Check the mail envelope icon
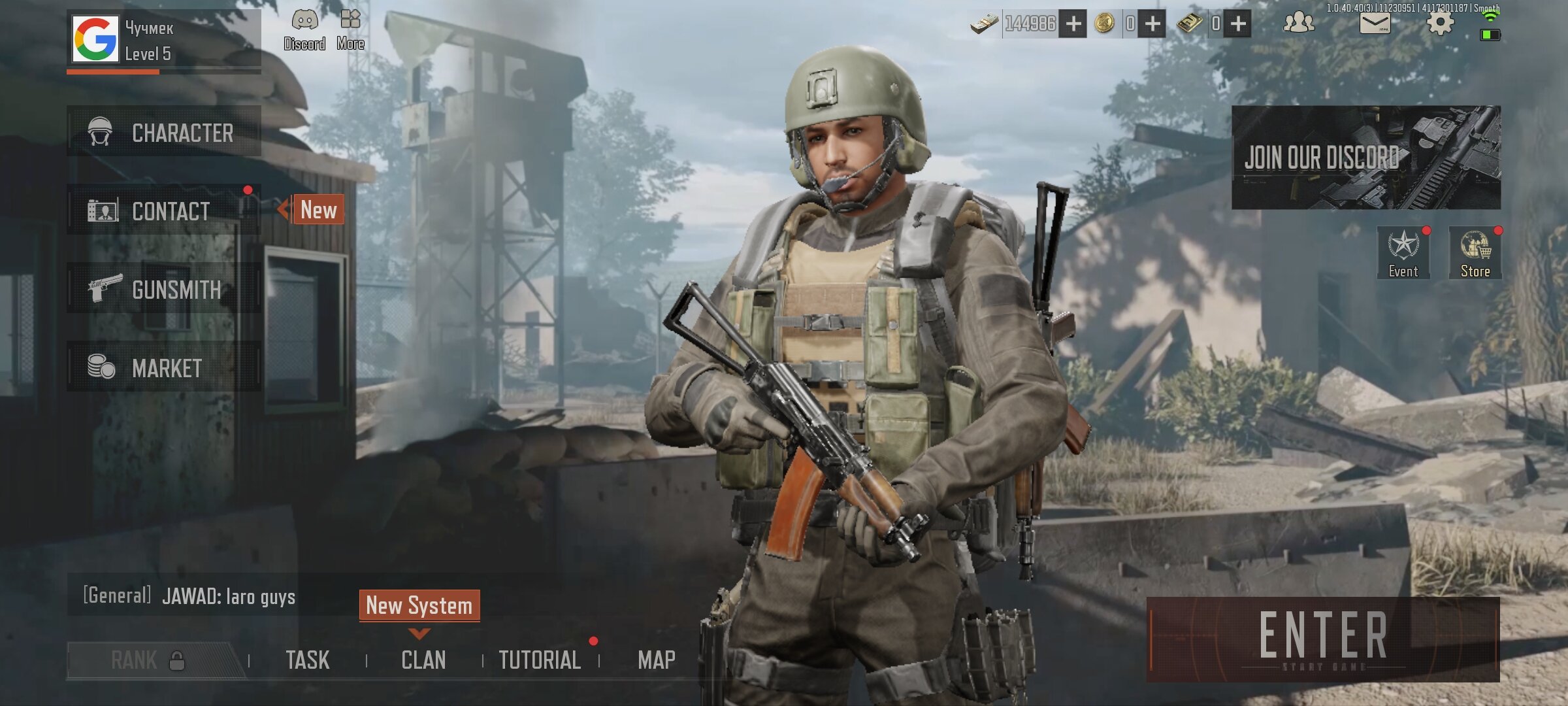Viewport: 1568px width, 706px height. (x=1375, y=24)
